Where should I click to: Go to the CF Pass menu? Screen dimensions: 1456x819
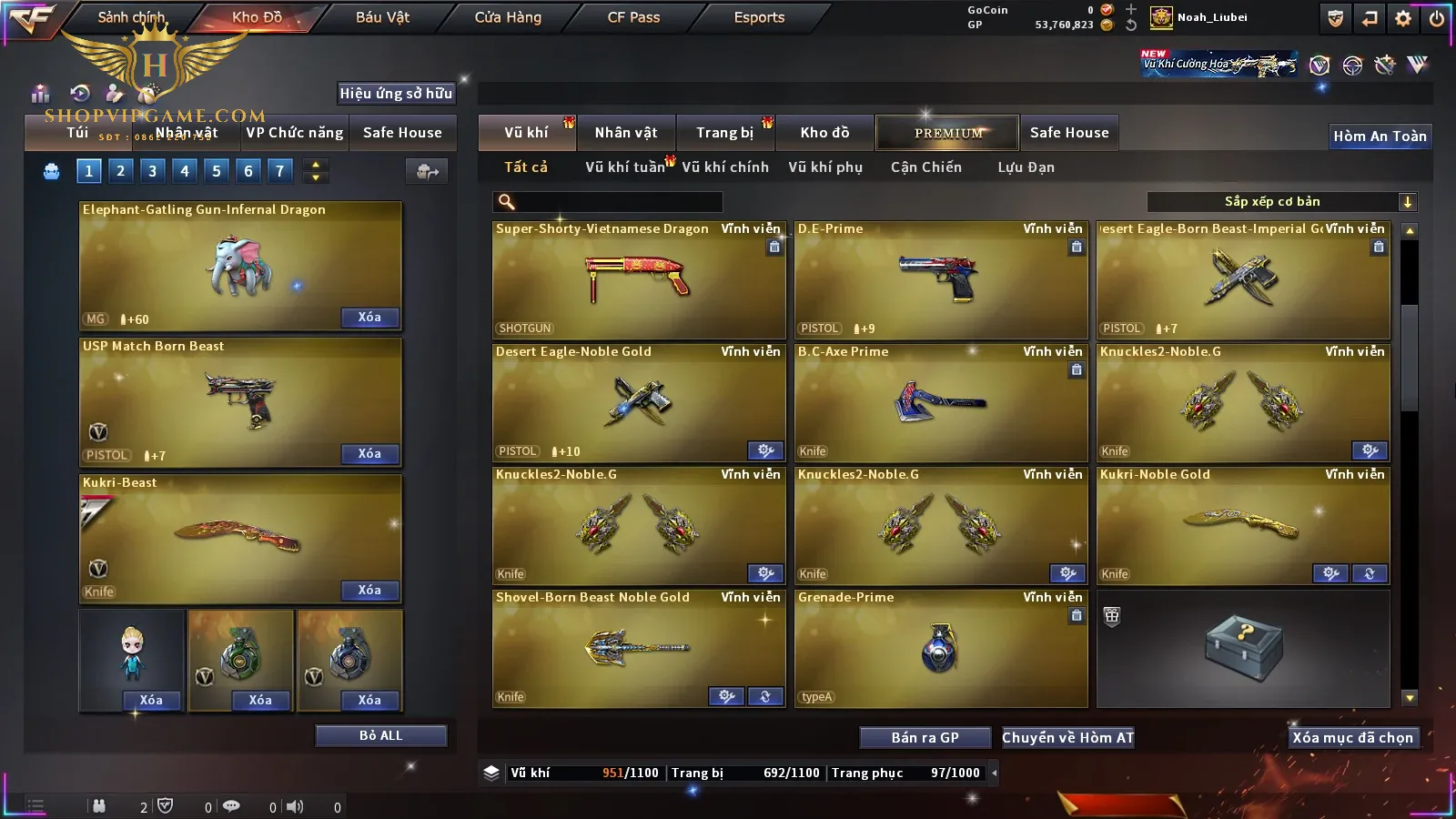click(x=633, y=17)
